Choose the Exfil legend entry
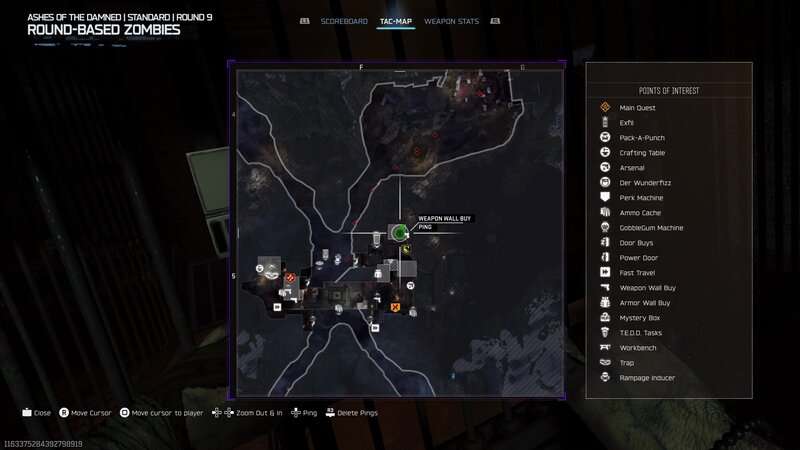The width and height of the screenshot is (800, 450). click(627, 123)
